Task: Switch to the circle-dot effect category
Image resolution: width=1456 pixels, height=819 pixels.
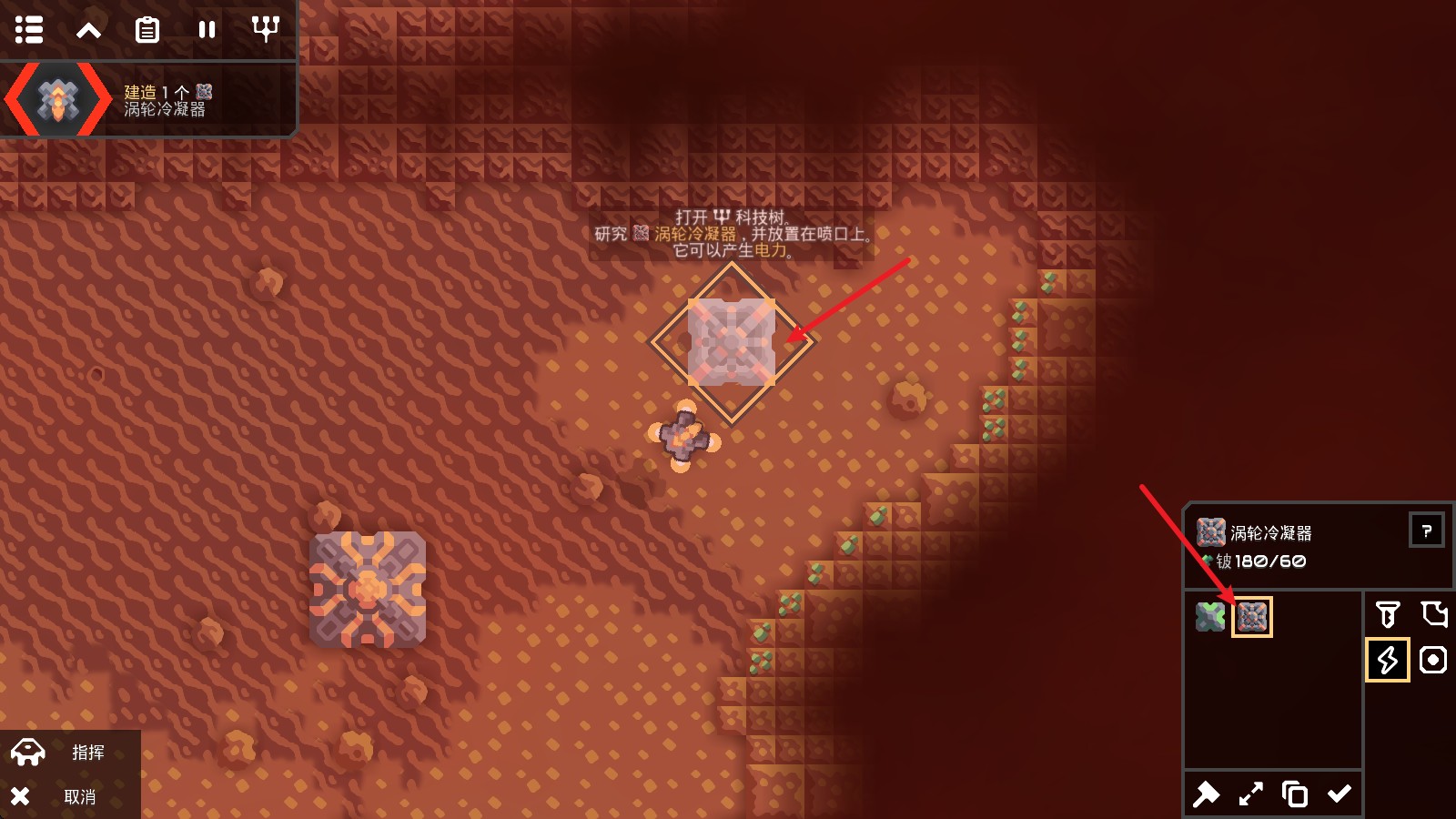Action: (1433, 660)
